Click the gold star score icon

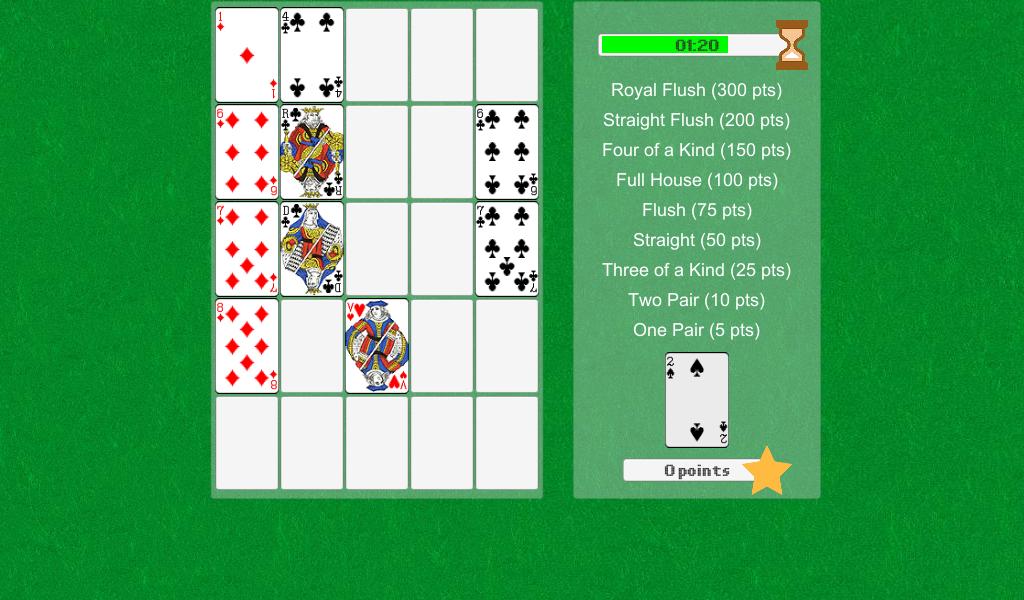767,471
